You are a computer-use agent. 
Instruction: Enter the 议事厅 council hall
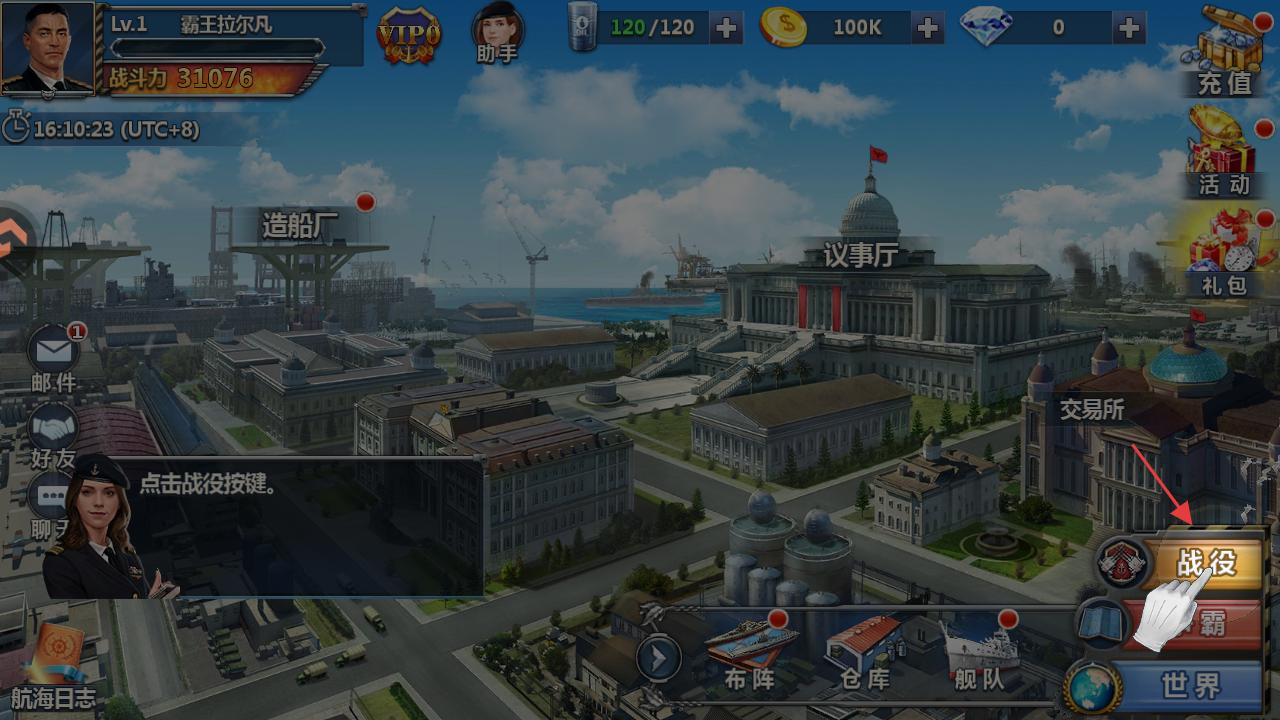point(860,256)
